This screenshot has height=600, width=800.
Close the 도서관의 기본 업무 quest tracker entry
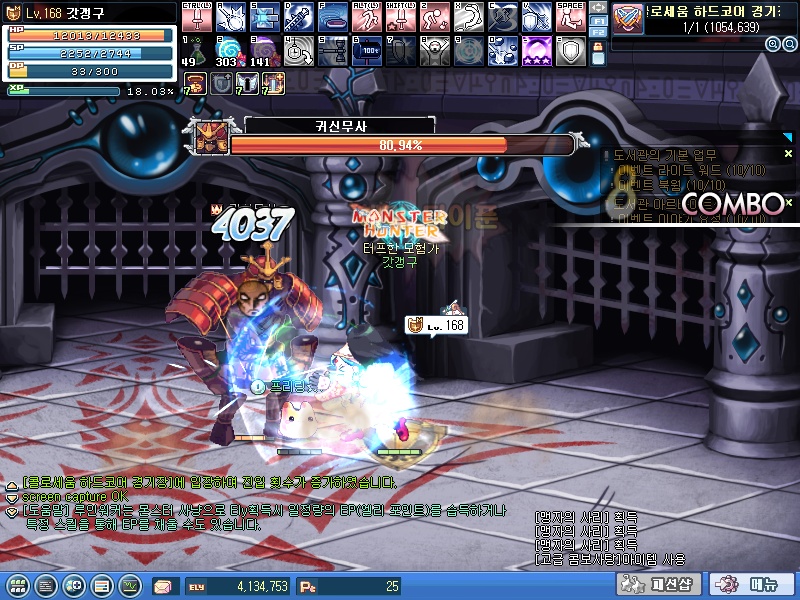click(788, 154)
